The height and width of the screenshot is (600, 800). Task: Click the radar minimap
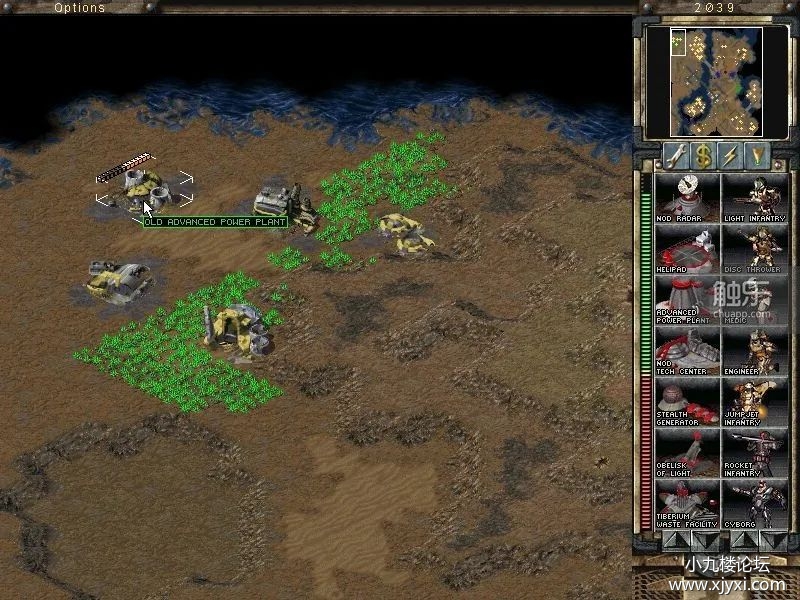click(718, 81)
